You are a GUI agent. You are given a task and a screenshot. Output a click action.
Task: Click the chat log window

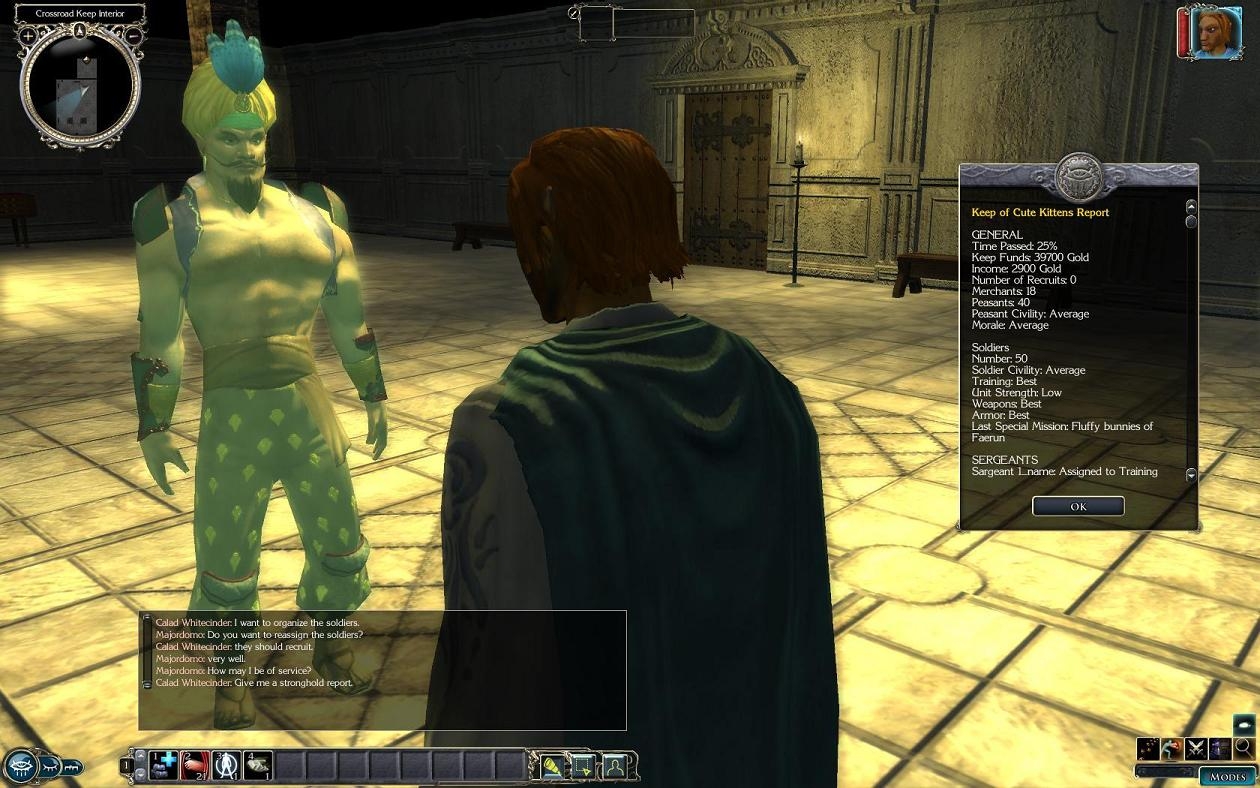coord(385,668)
